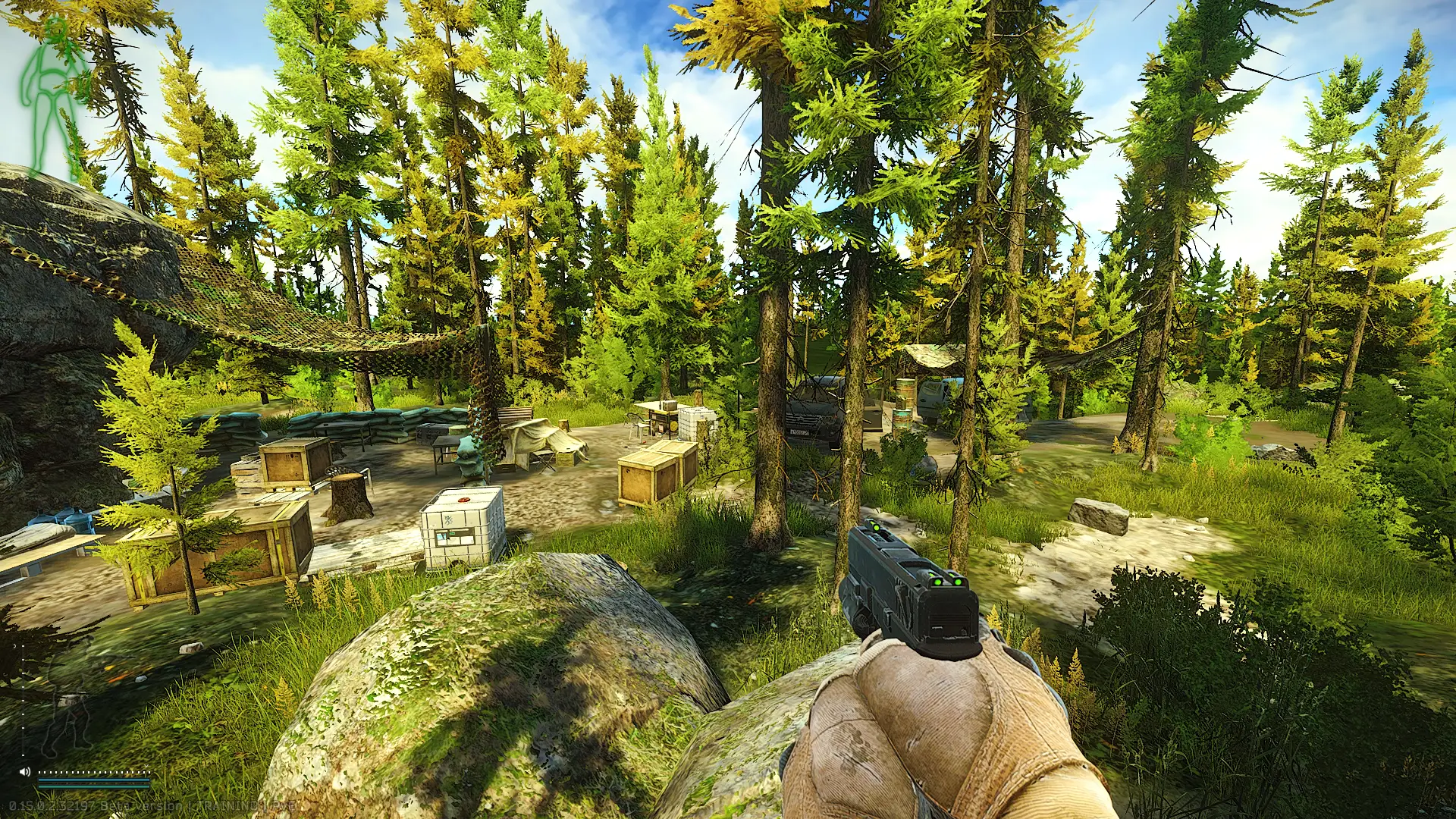1456x819 pixels.
Task: Click the pistol's green front sight
Action: 876,527
